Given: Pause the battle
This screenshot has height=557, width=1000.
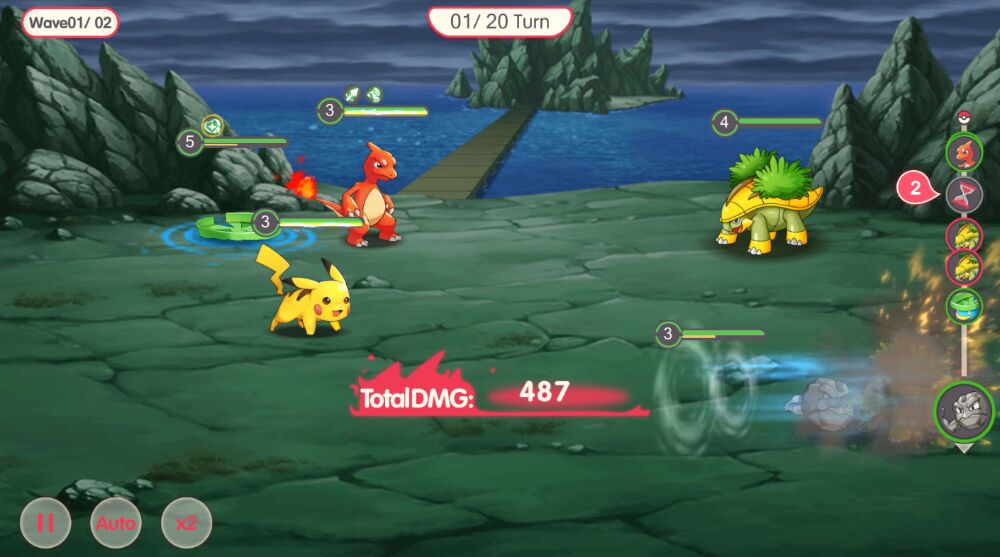Looking at the screenshot, I should 46,523.
